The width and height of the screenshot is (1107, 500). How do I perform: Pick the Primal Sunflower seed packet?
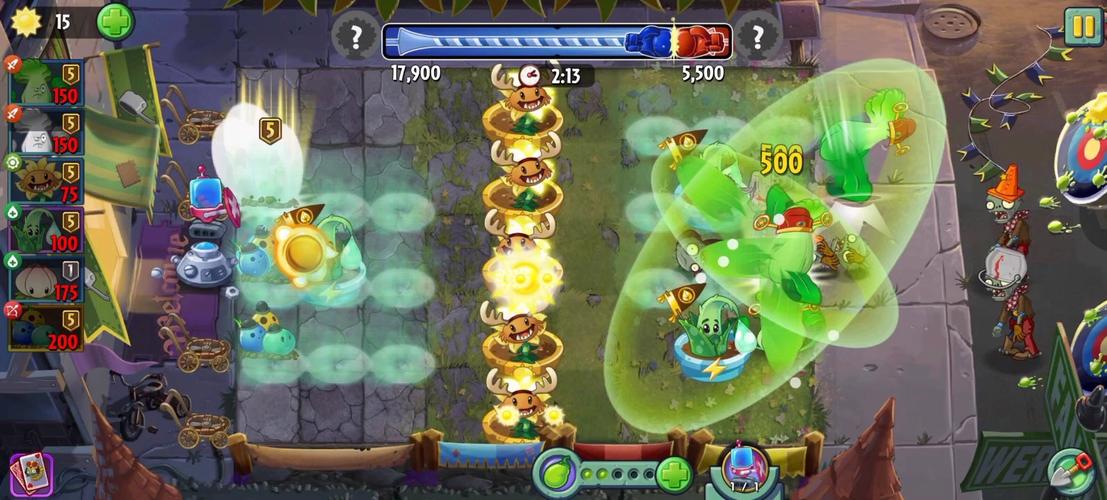(x=40, y=179)
